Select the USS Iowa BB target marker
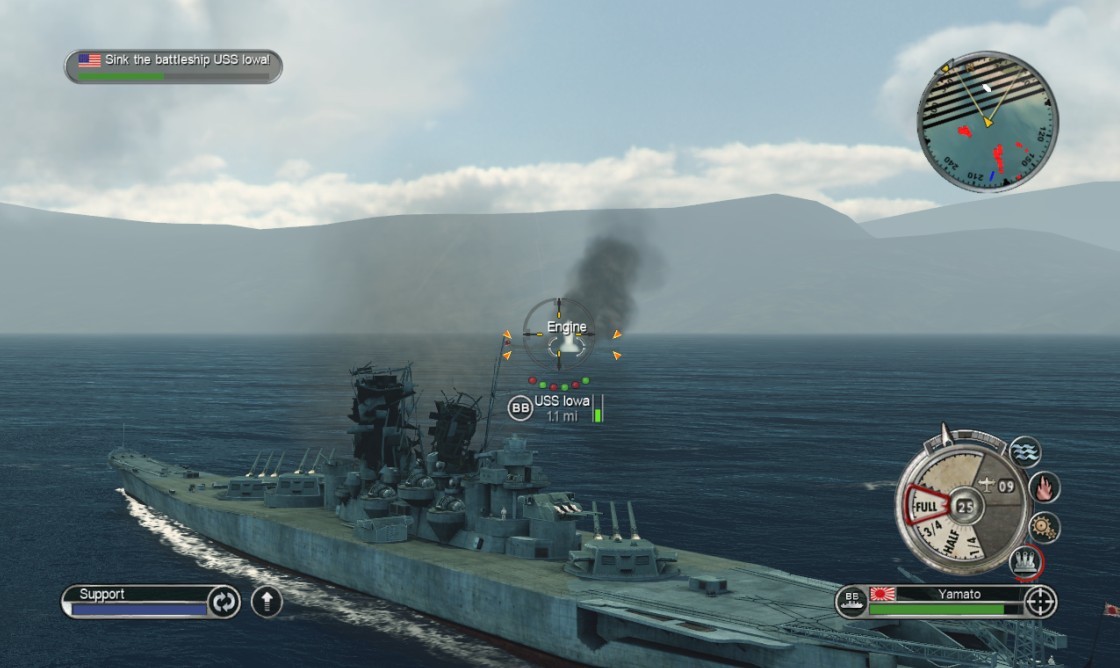1120x668 pixels. (x=520, y=408)
